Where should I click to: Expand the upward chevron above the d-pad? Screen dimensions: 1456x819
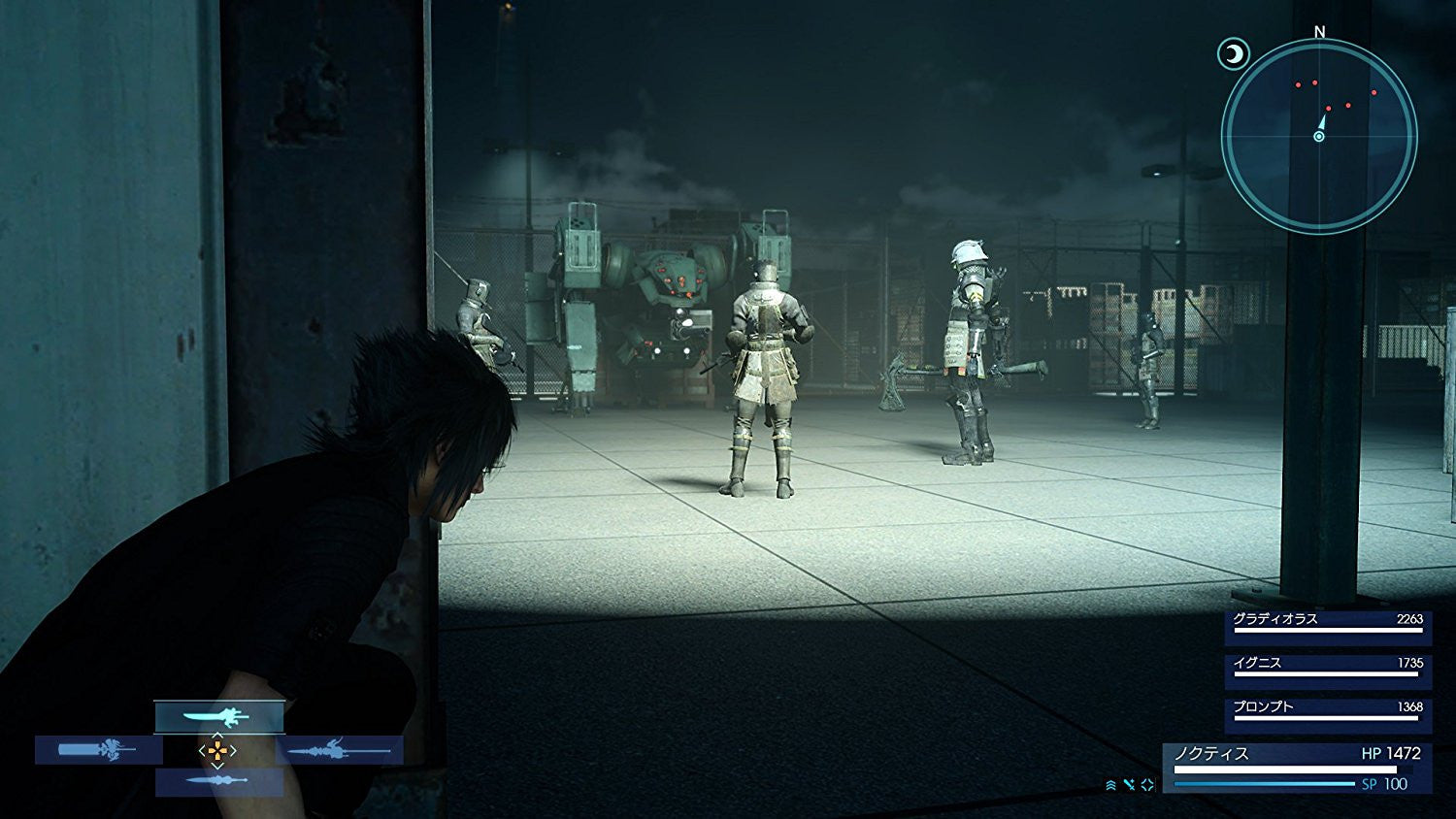215,734
